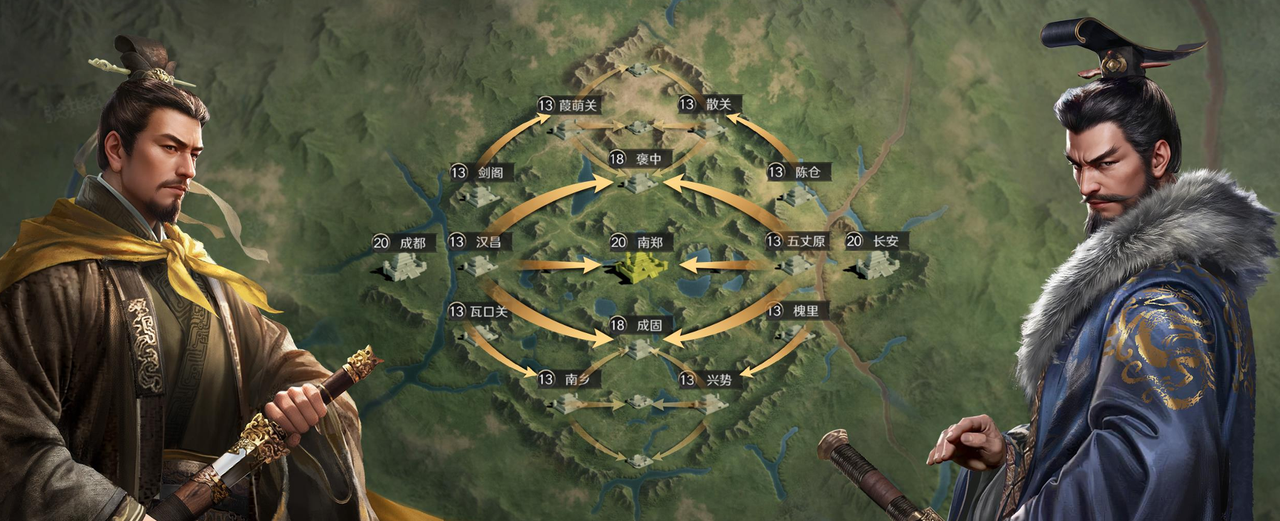Click the 汉昌 city marker

(x=478, y=264)
